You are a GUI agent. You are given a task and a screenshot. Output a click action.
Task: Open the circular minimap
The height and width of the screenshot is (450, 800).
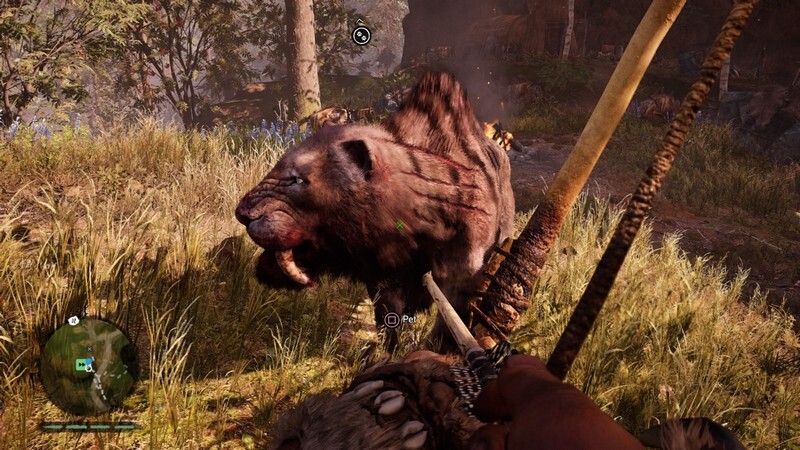coord(89,365)
